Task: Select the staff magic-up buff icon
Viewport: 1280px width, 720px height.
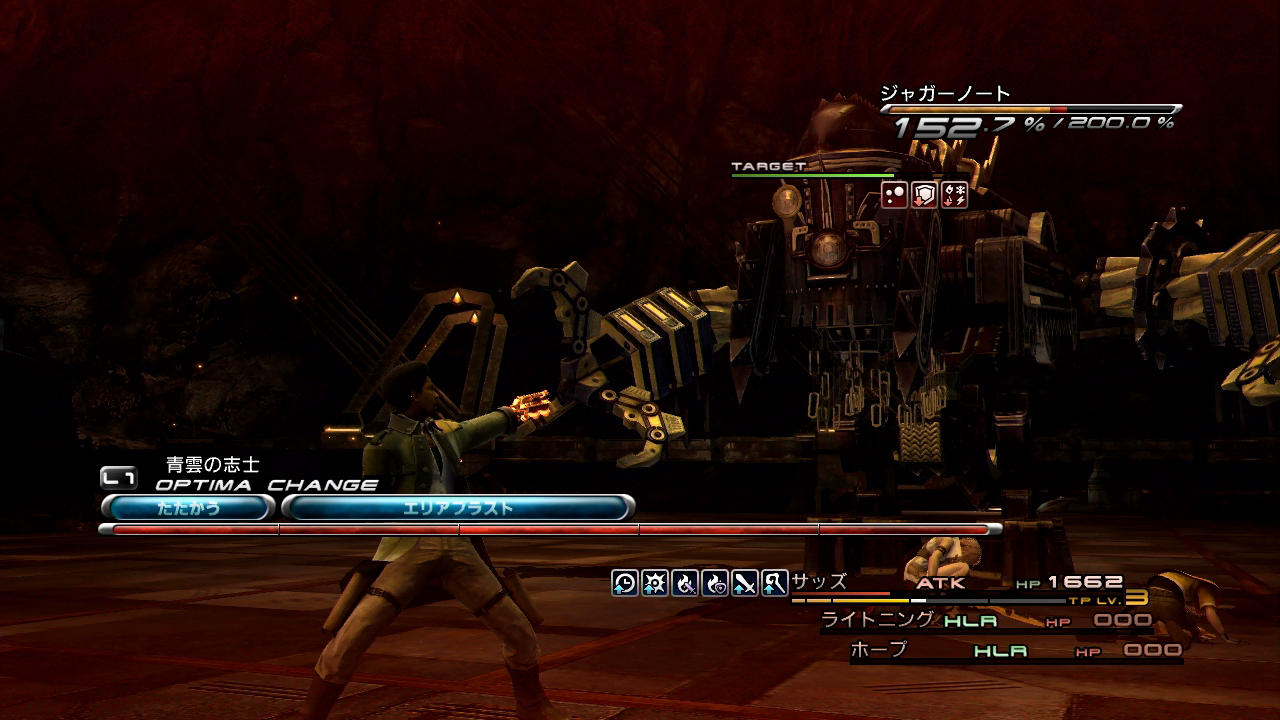Action: (x=774, y=583)
